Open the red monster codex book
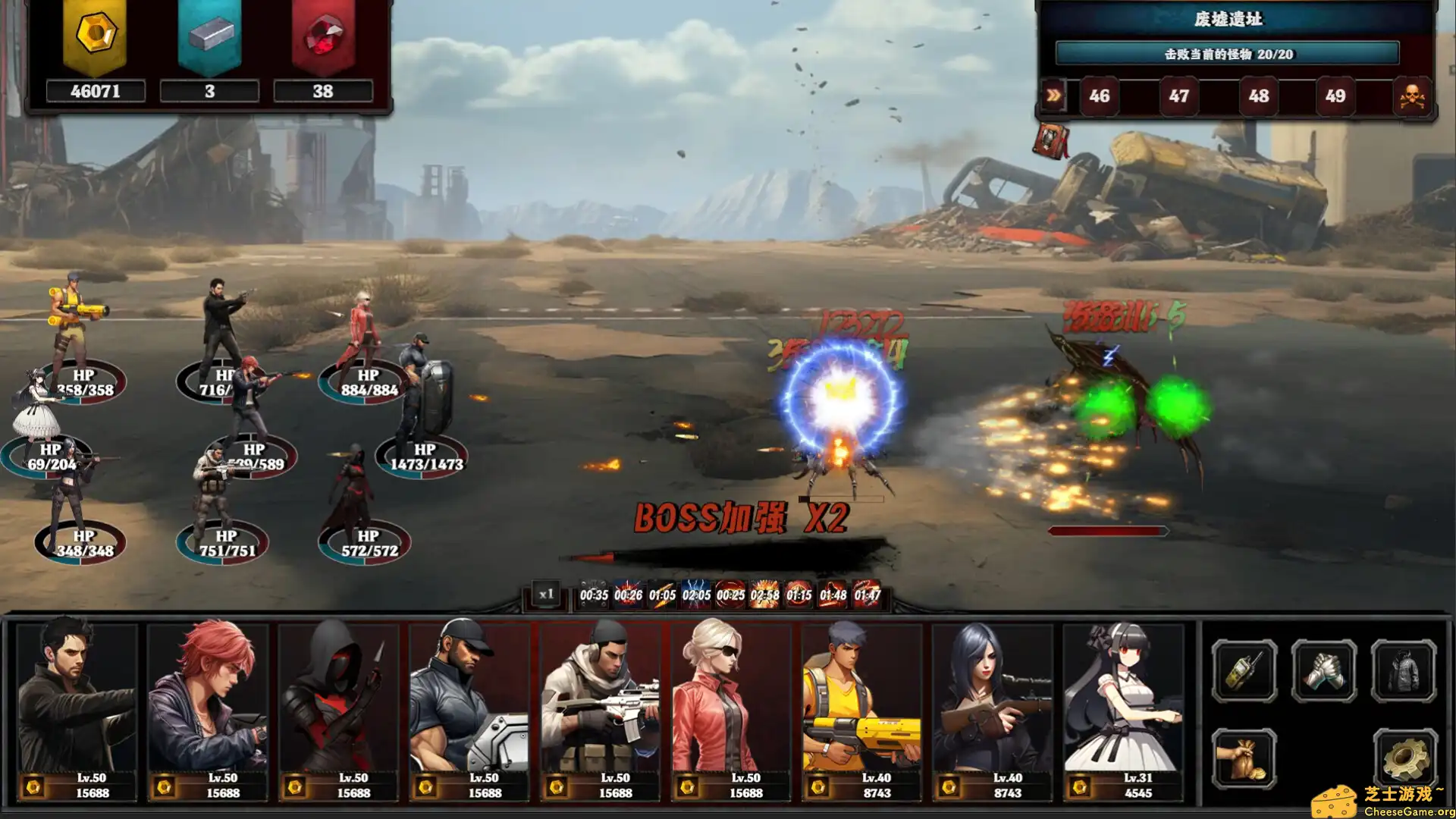Viewport: 1456px width, 819px height. [x=1051, y=142]
